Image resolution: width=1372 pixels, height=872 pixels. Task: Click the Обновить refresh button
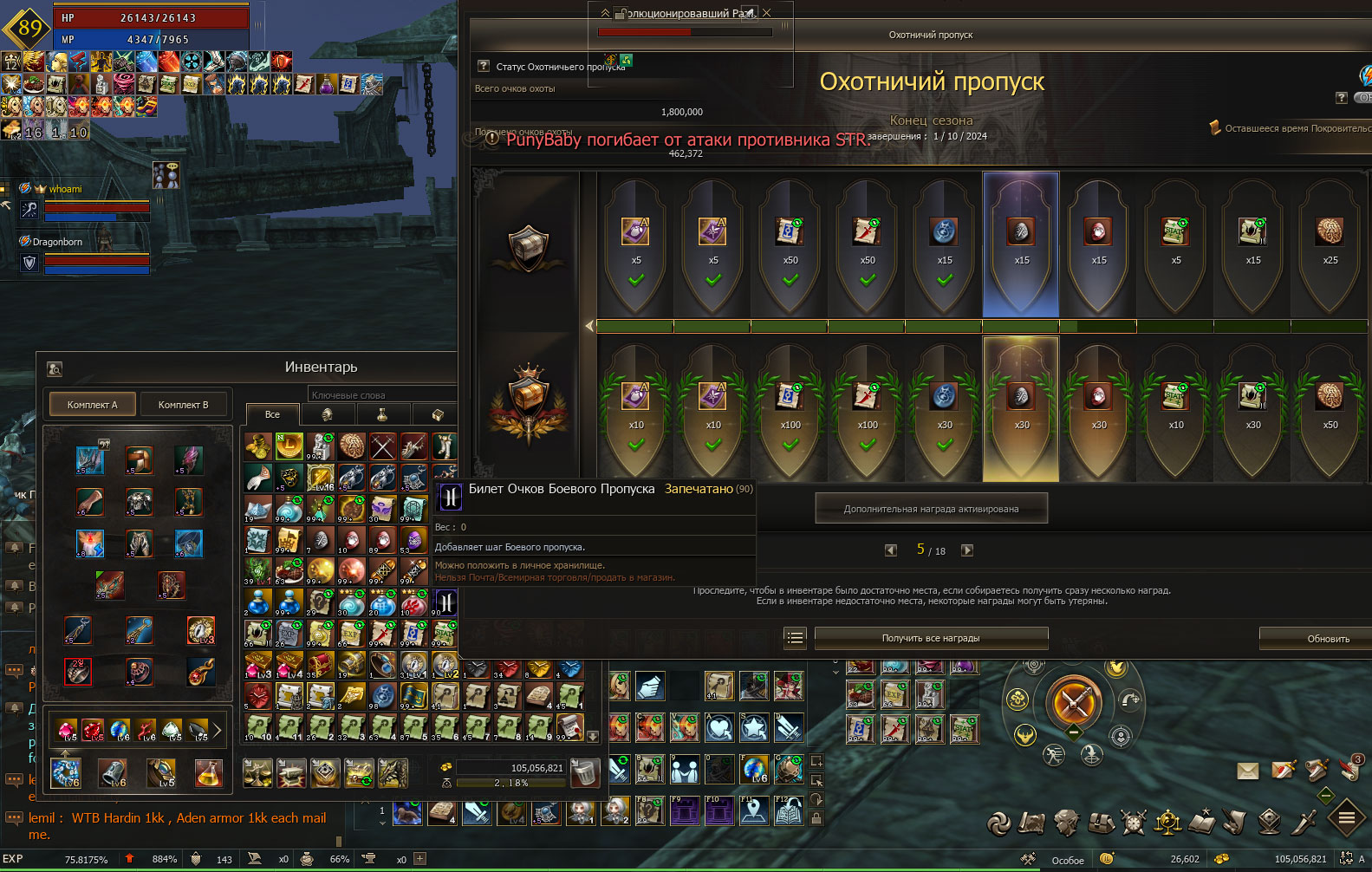(x=1327, y=639)
